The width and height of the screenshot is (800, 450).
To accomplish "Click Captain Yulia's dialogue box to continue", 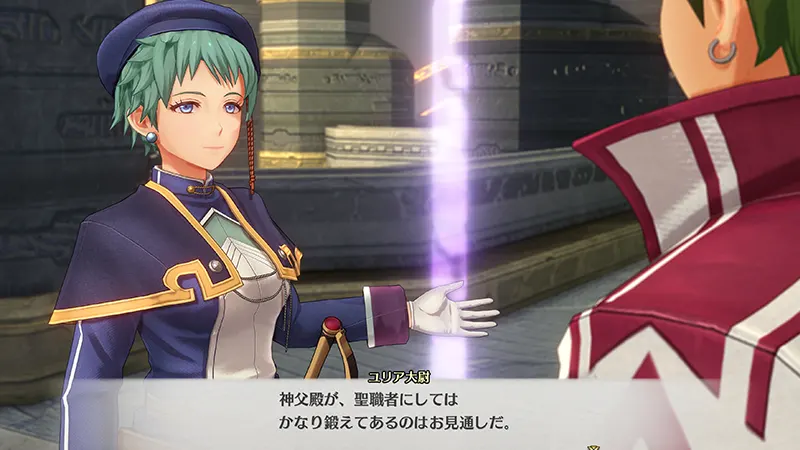I will click(400, 410).
